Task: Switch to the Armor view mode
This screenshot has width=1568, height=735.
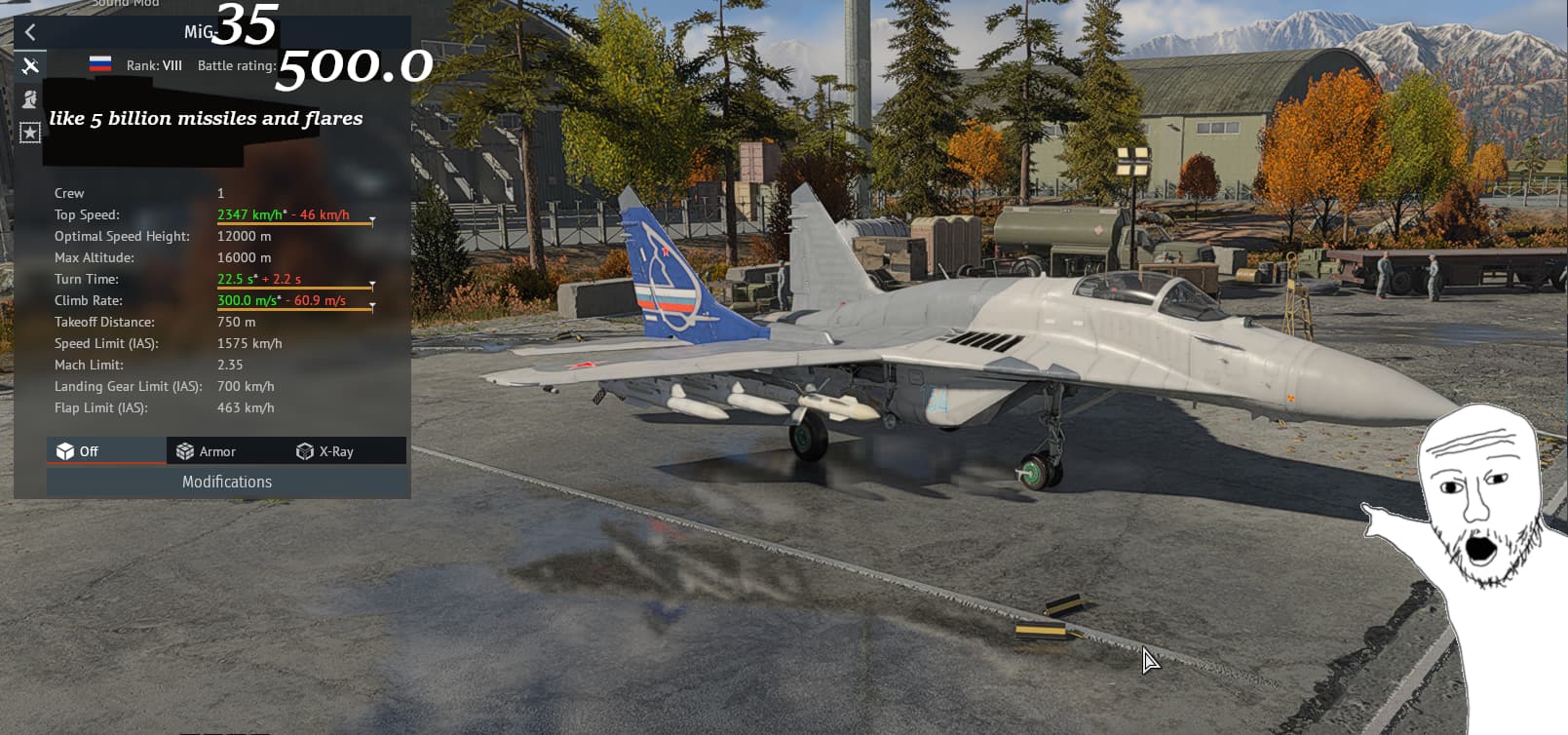Action: [x=207, y=451]
